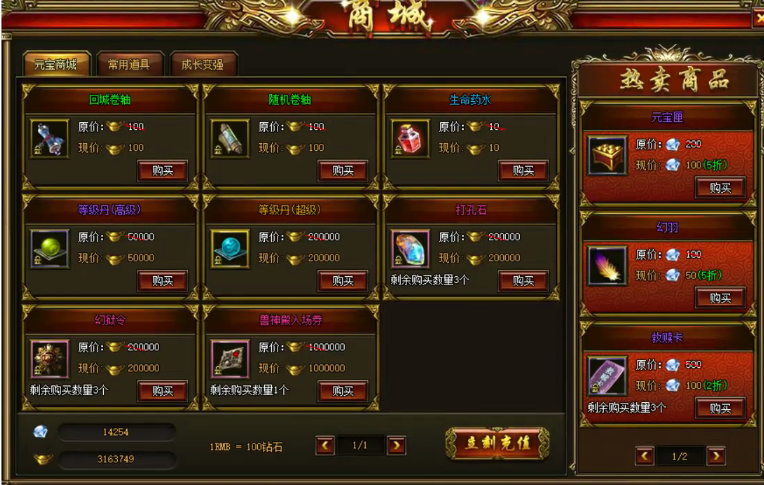Purchase the 幻羽 feather item

[x=720, y=297]
